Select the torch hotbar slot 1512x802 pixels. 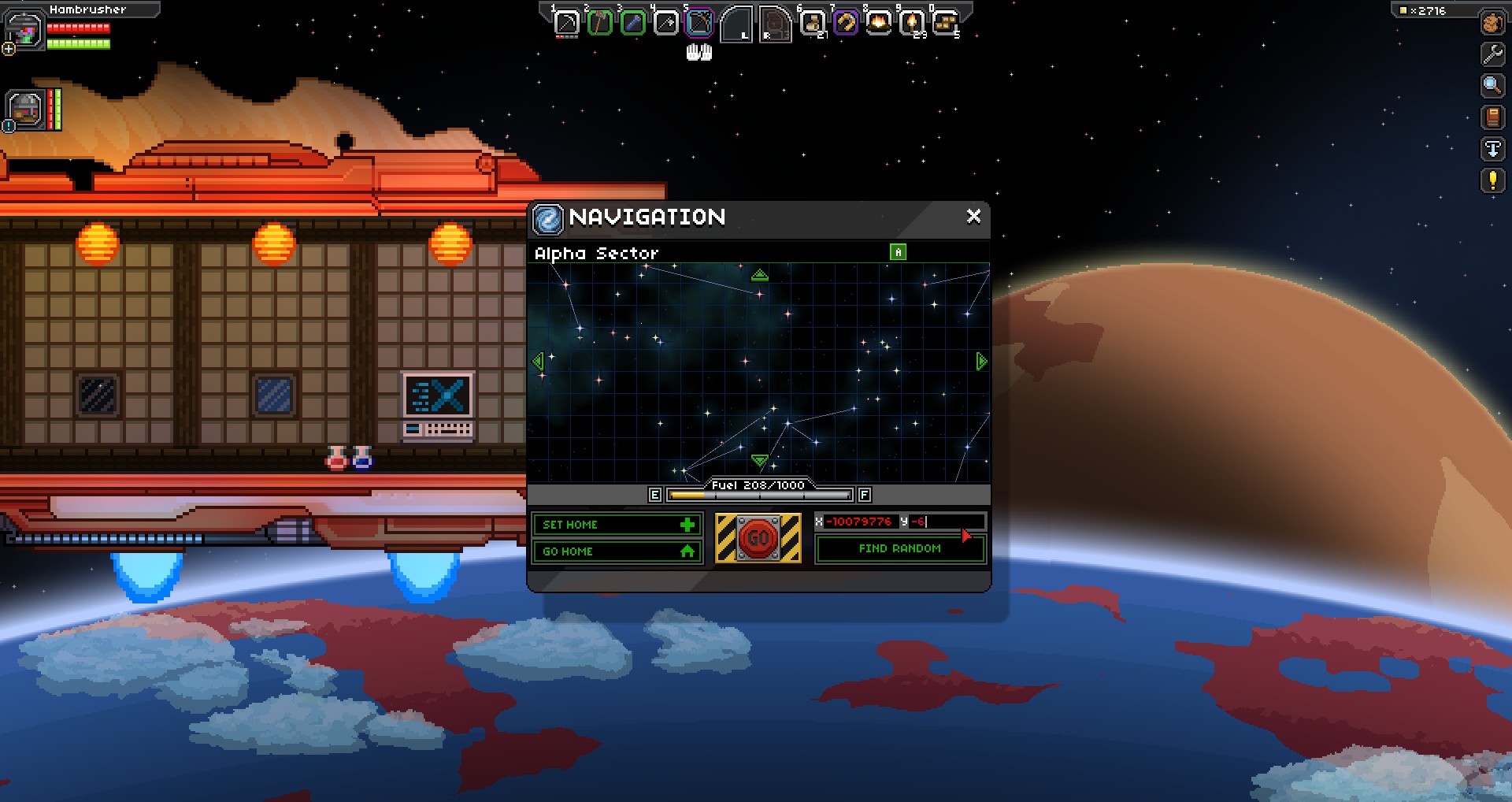pos(912,23)
